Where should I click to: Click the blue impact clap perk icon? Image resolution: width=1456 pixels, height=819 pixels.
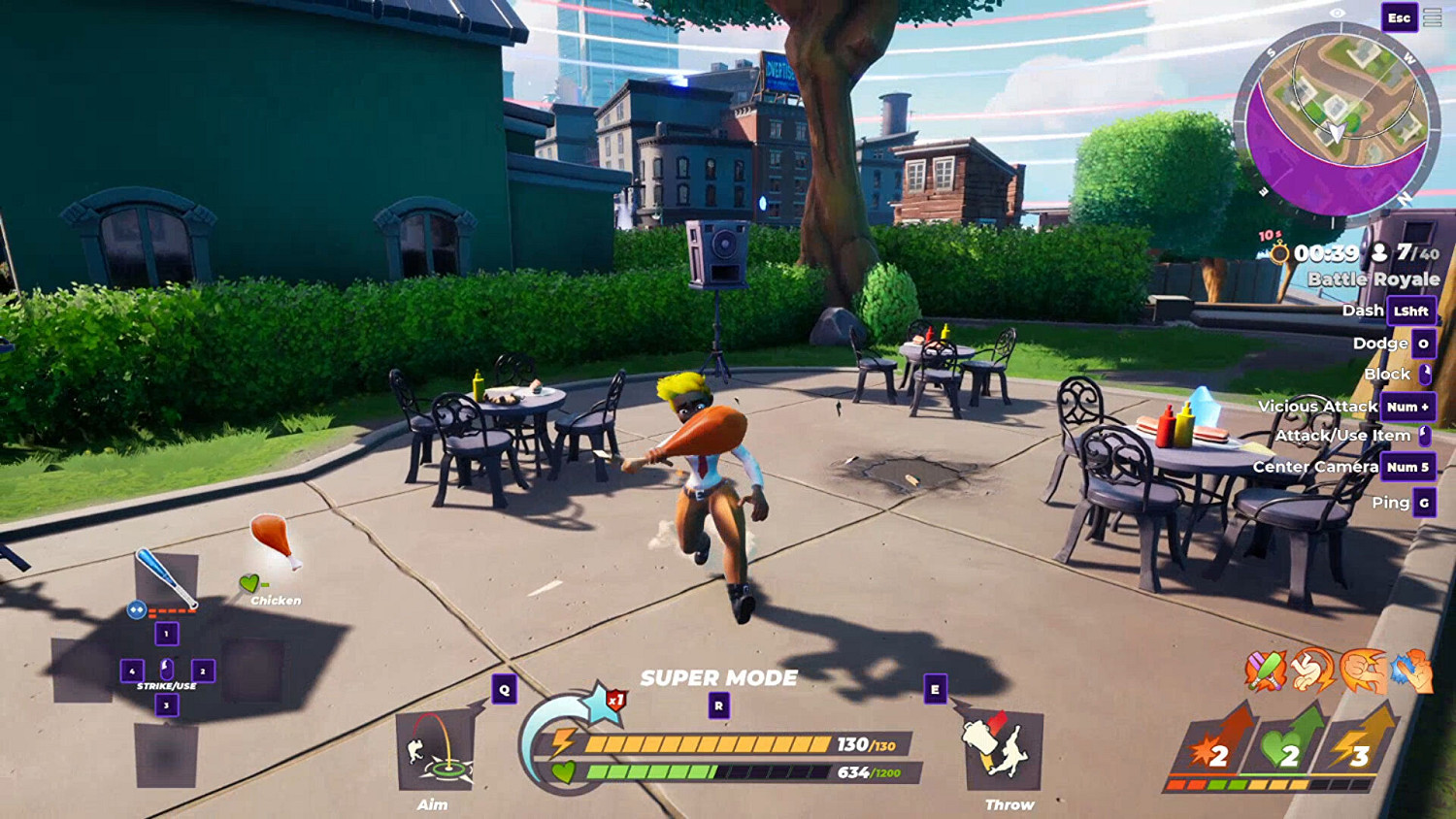point(1411,671)
